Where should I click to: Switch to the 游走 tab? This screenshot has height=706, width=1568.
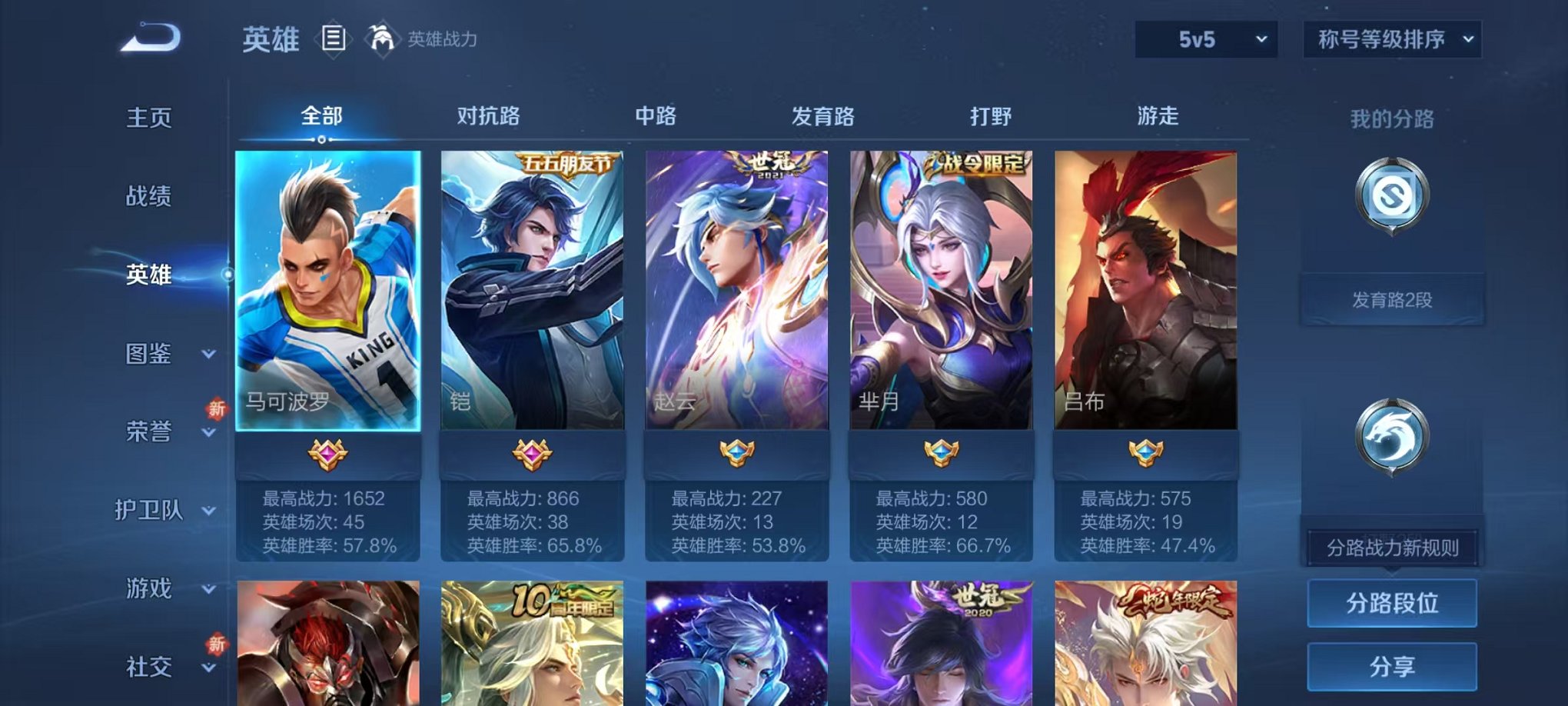1155,116
